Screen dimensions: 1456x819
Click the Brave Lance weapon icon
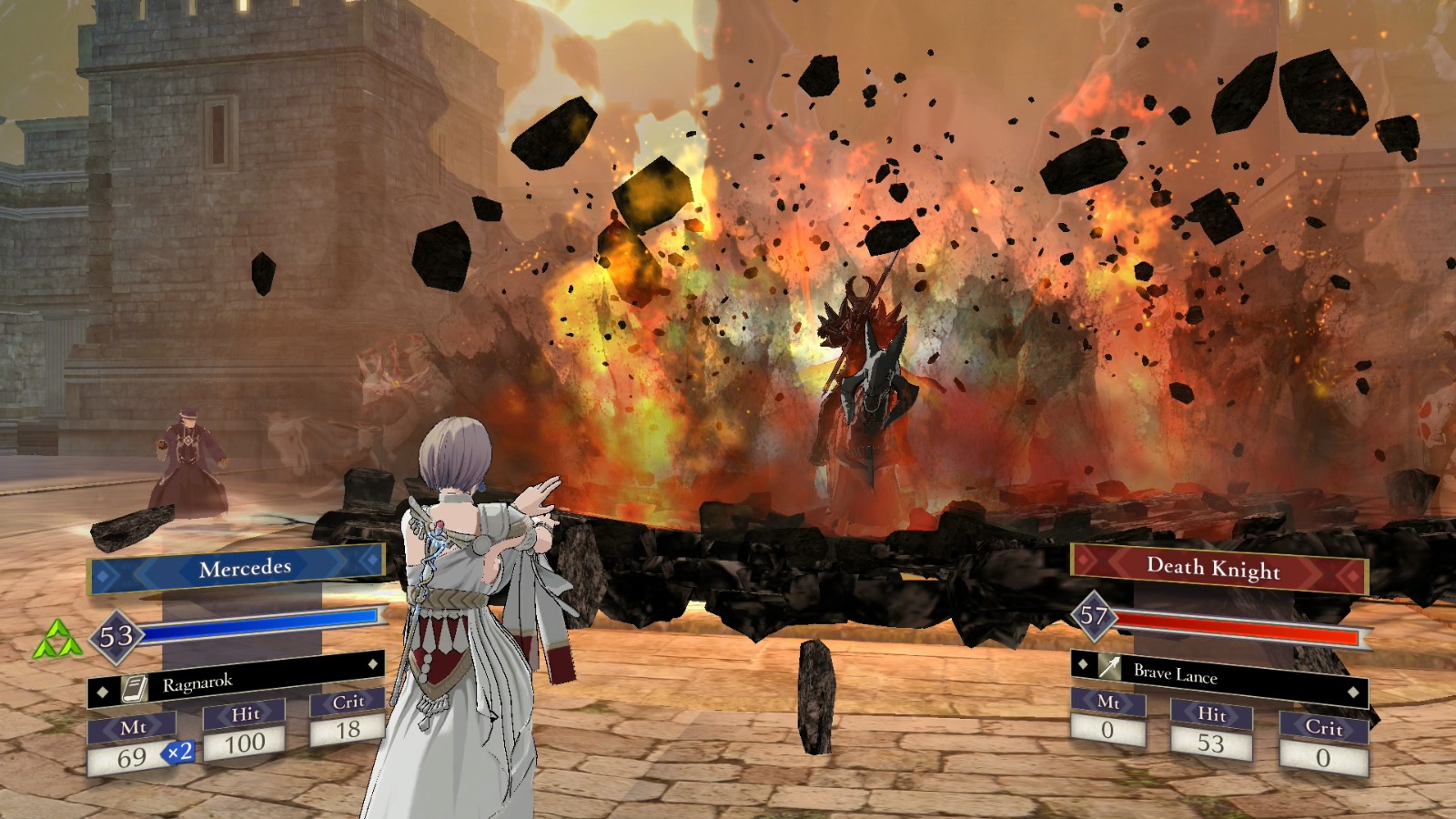coord(1108,665)
